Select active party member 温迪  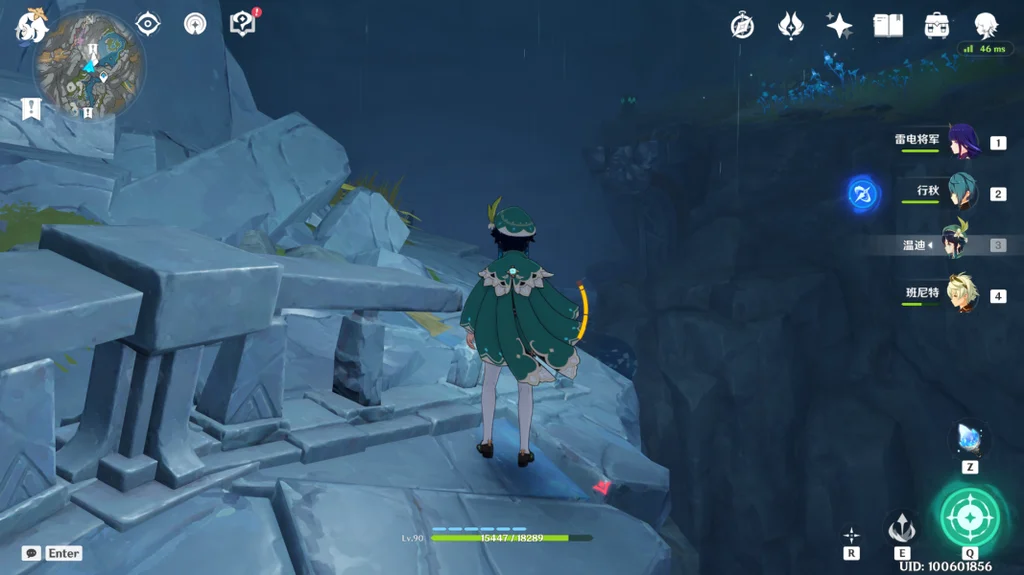[957, 244]
